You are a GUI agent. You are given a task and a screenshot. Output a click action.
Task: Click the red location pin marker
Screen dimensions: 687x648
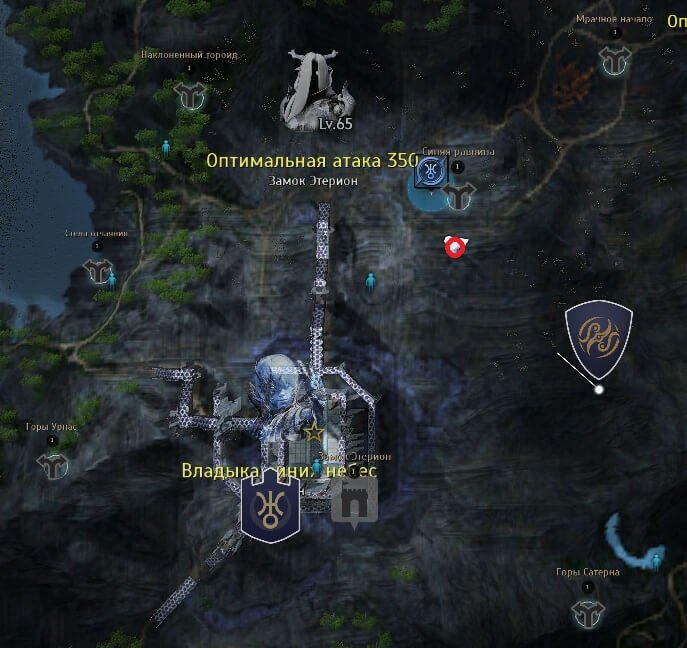coord(456,247)
